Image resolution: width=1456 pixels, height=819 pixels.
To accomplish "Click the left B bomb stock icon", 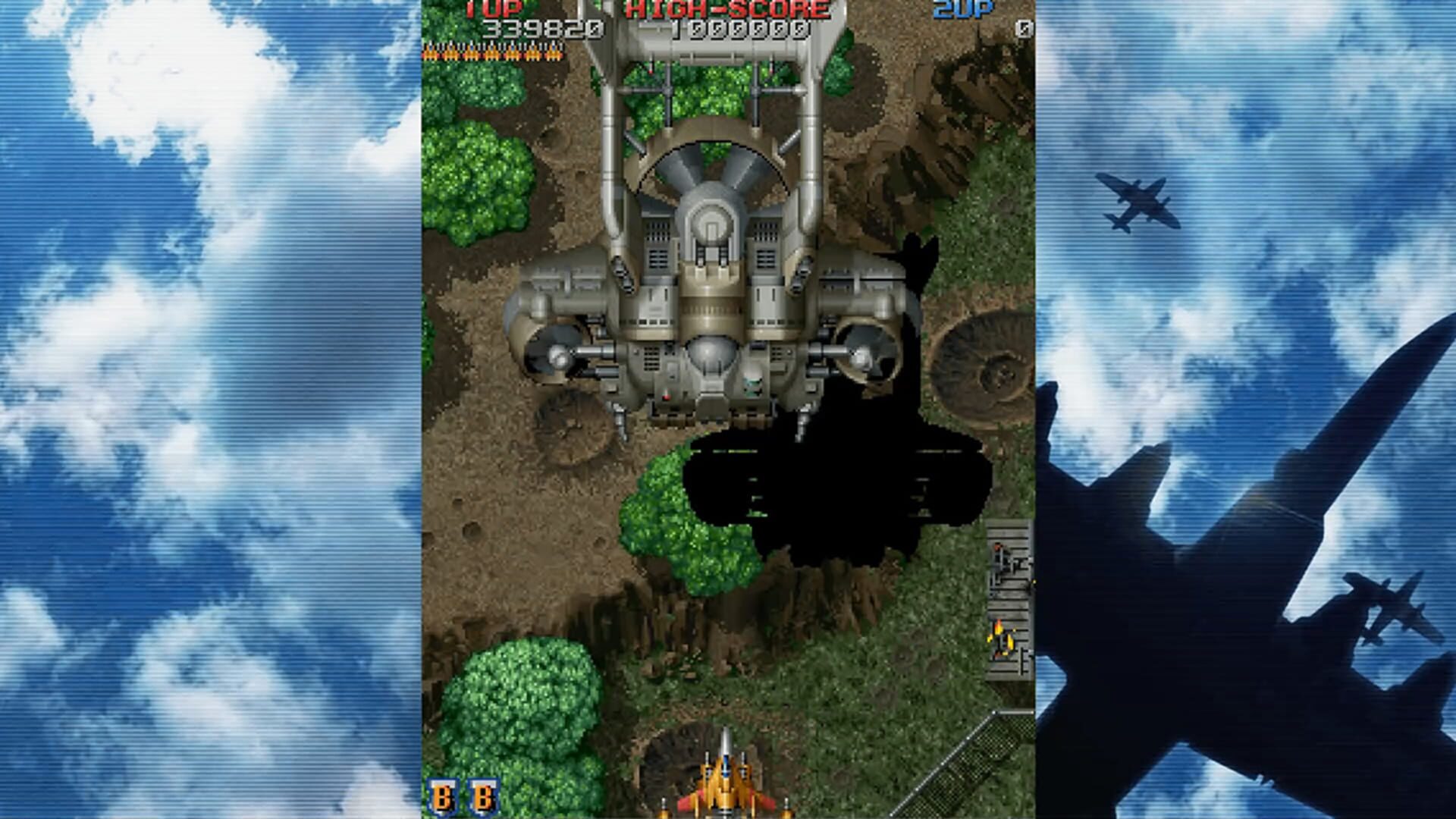I will (x=444, y=796).
